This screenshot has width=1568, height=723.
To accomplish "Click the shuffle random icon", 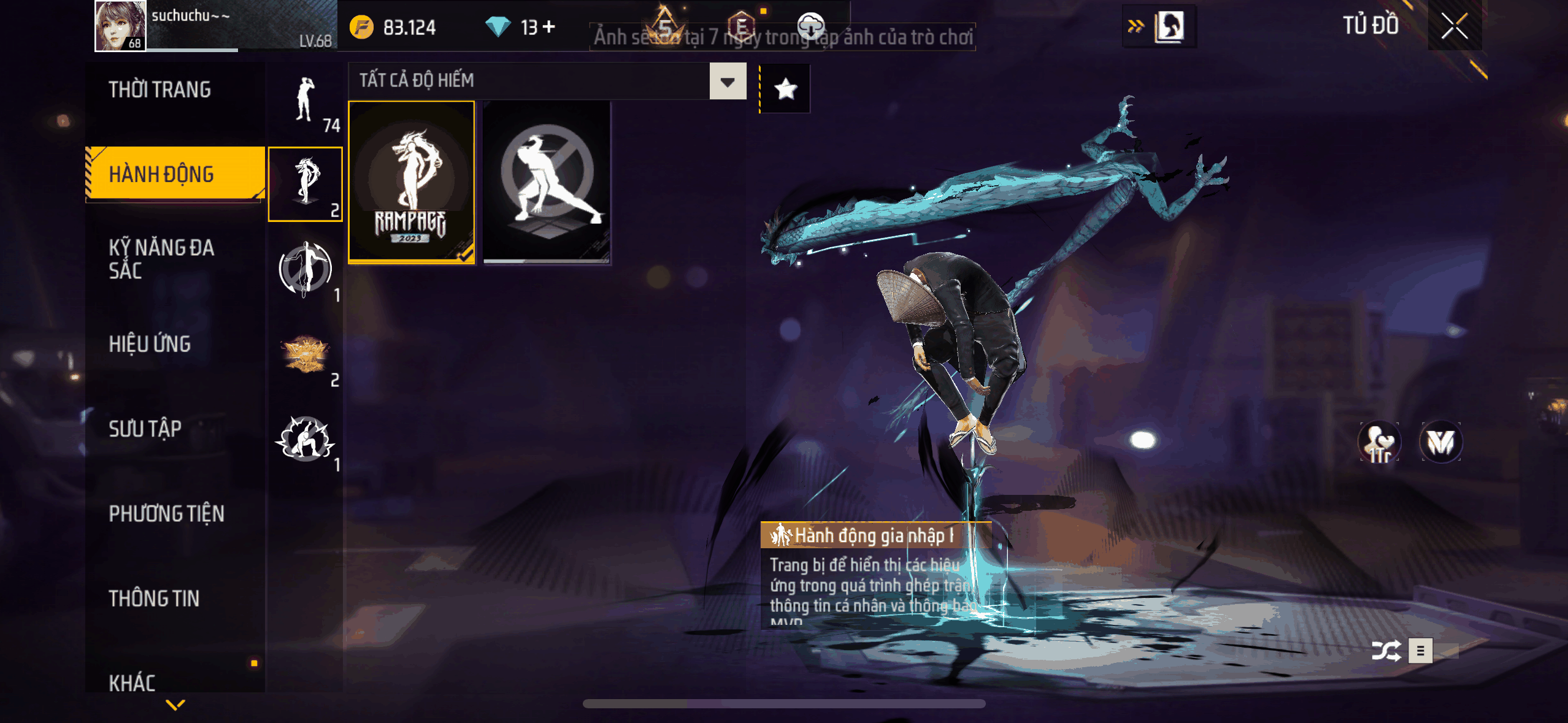I will click(x=1386, y=651).
